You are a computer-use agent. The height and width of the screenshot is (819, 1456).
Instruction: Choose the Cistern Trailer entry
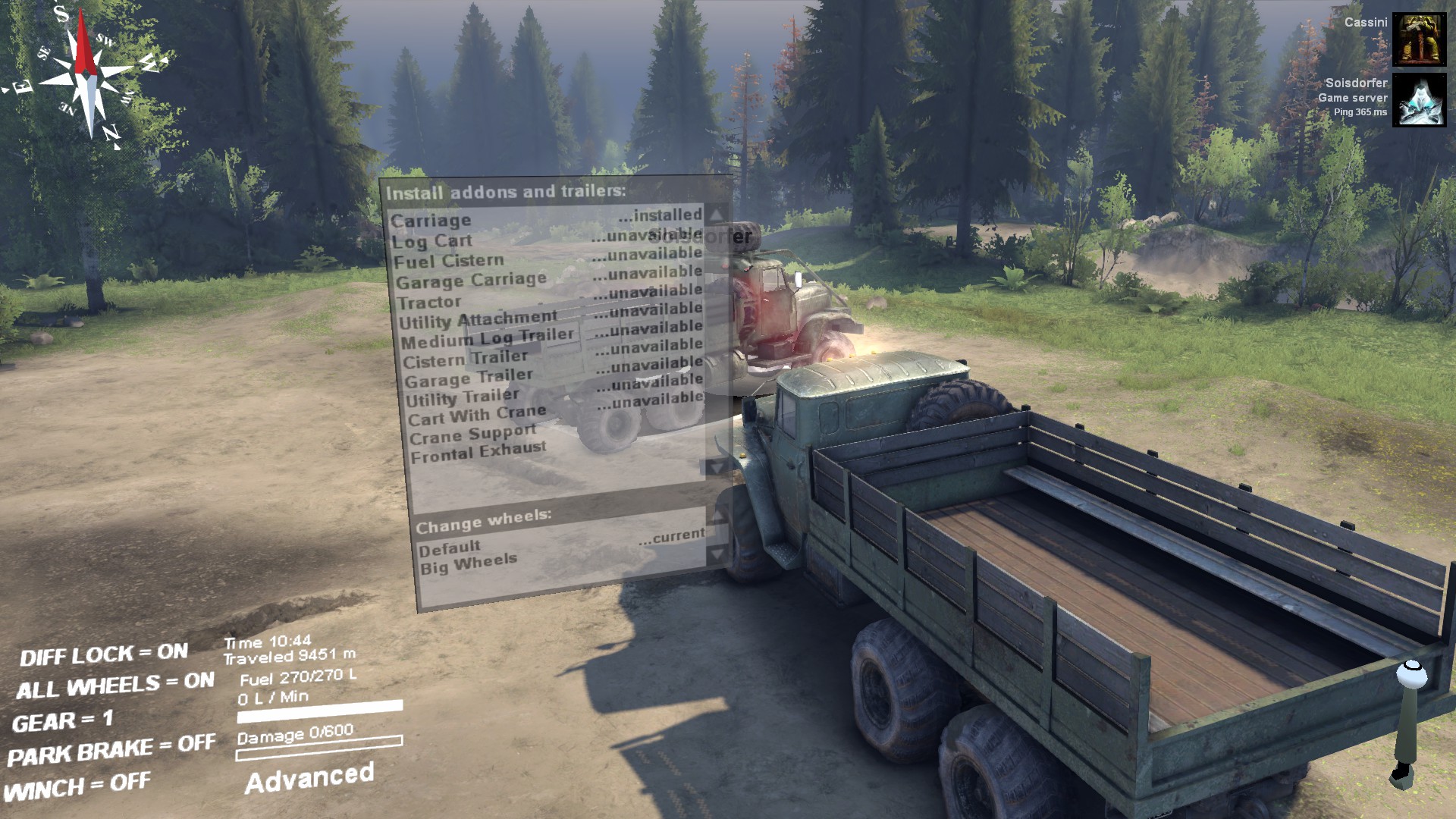(x=465, y=359)
